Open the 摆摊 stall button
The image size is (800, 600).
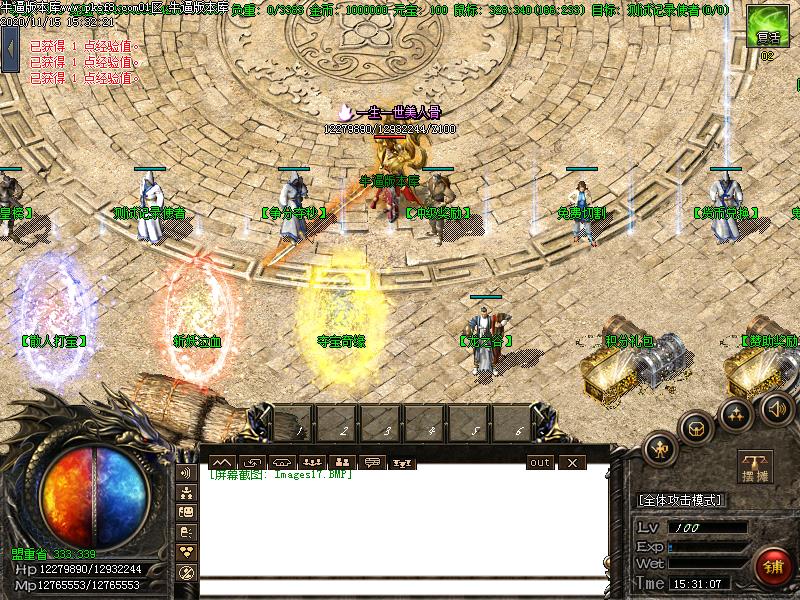coord(756,466)
